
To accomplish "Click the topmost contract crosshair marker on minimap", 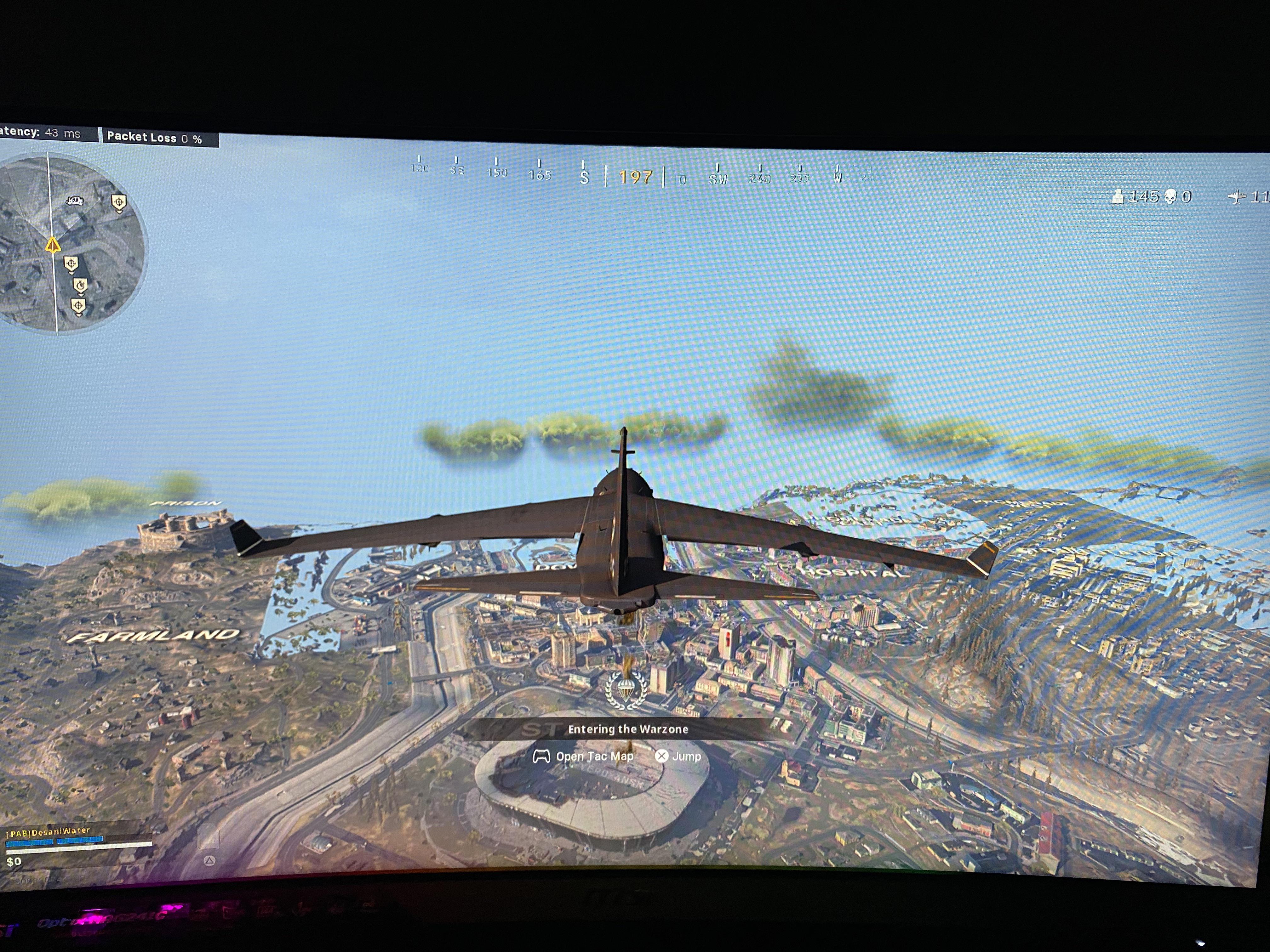I will coord(119,202).
